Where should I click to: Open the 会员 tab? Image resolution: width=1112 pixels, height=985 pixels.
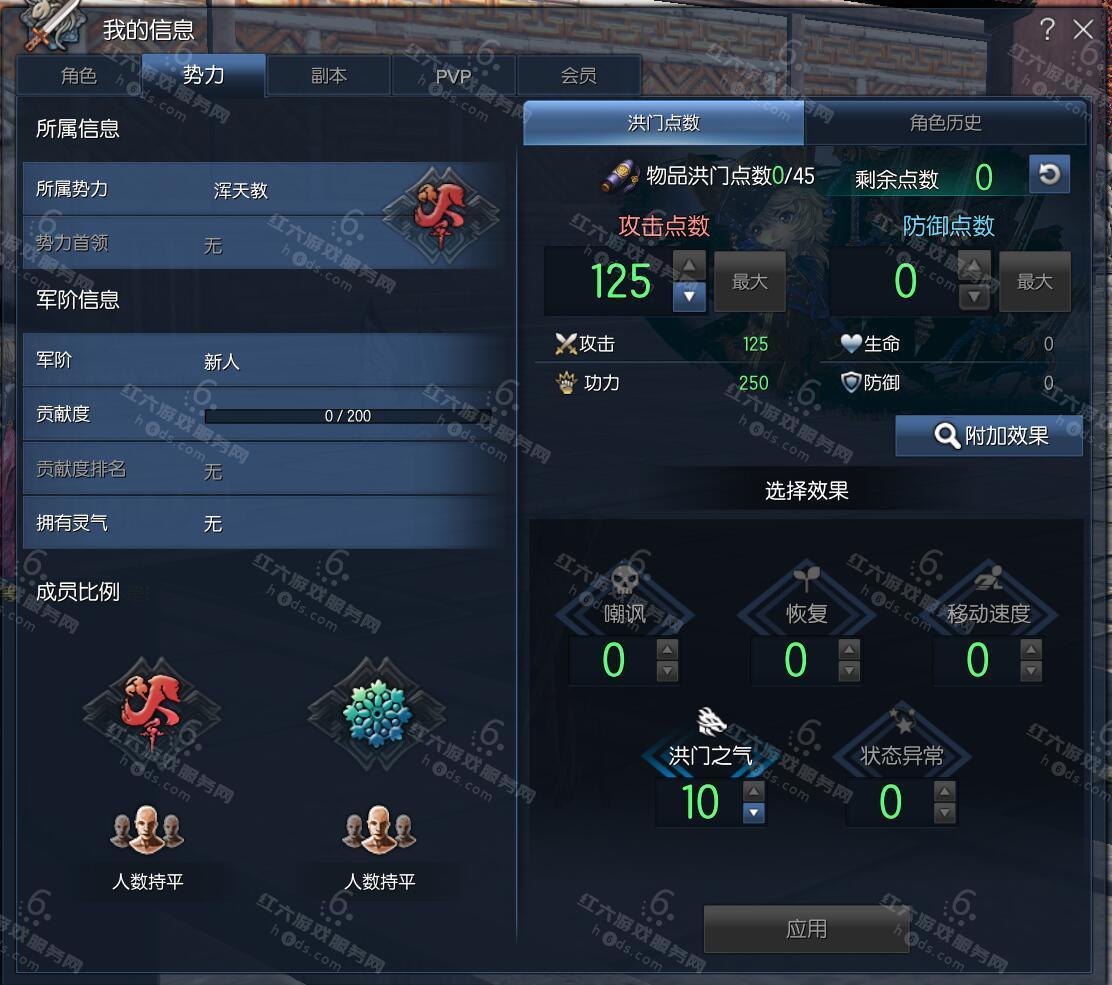[578, 76]
